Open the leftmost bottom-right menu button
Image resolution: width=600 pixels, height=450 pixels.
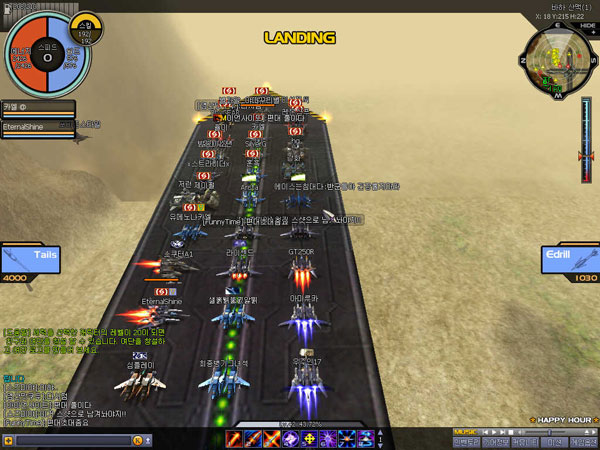(466, 441)
